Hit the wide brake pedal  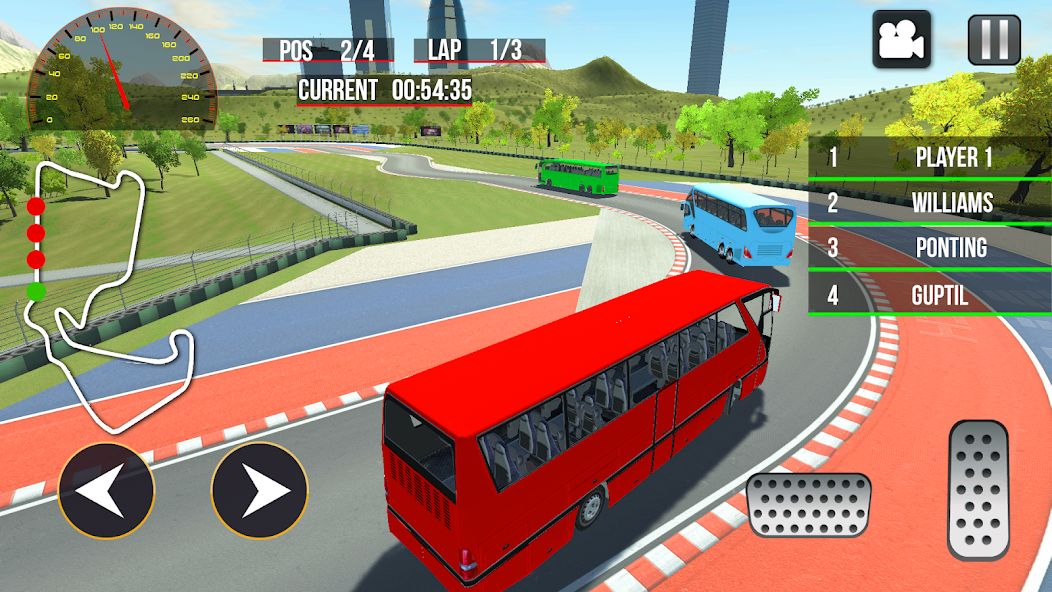click(809, 505)
